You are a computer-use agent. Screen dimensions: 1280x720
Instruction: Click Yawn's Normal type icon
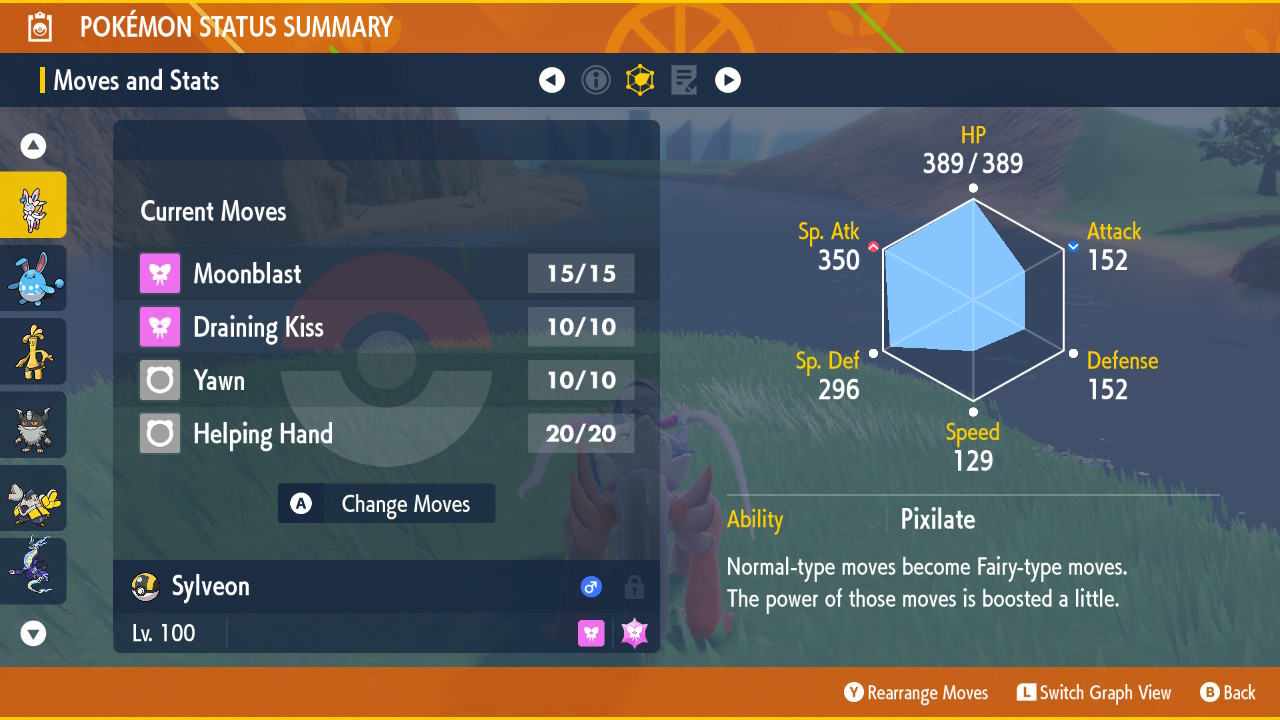coord(159,380)
